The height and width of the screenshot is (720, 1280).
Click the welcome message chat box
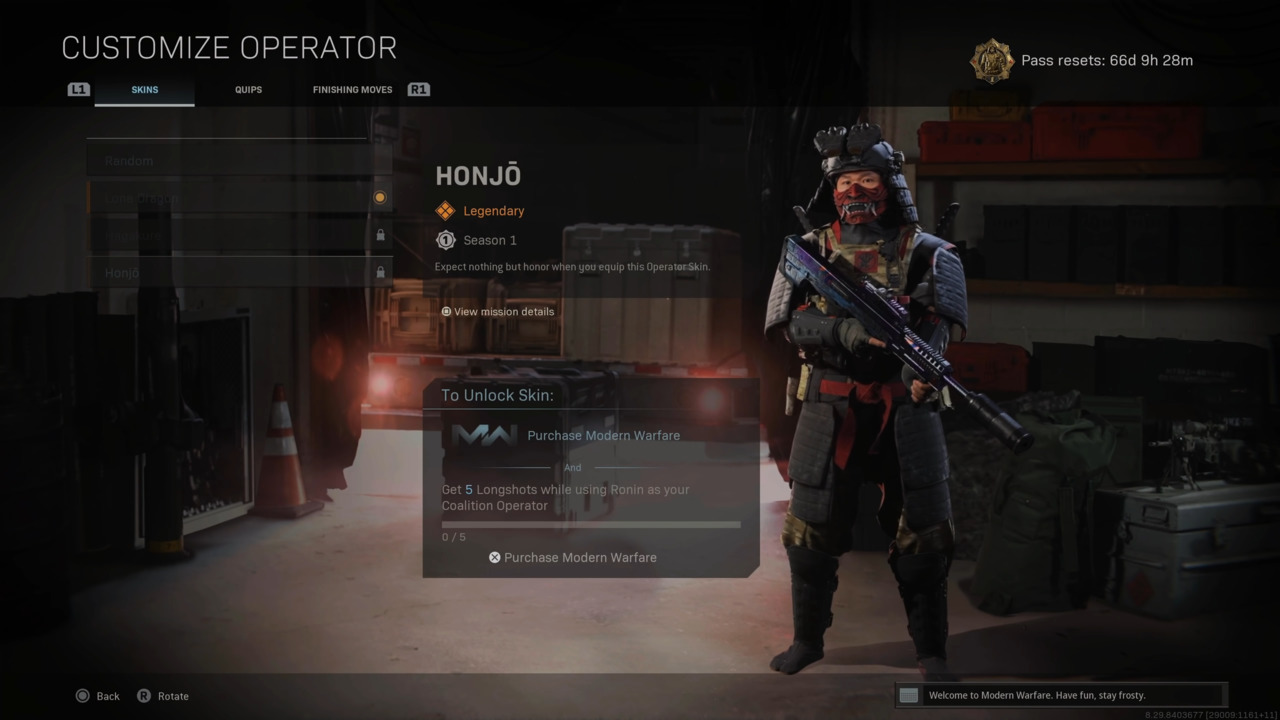[1060, 695]
